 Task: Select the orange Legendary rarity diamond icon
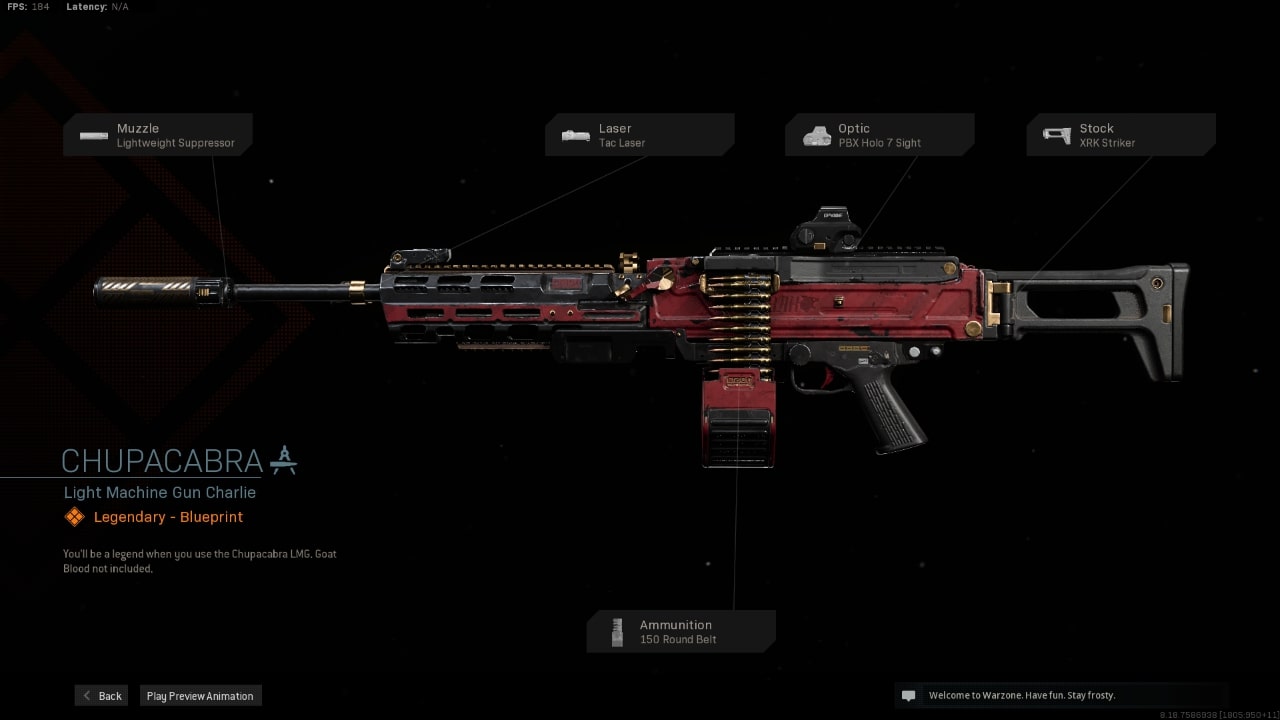[x=73, y=516]
